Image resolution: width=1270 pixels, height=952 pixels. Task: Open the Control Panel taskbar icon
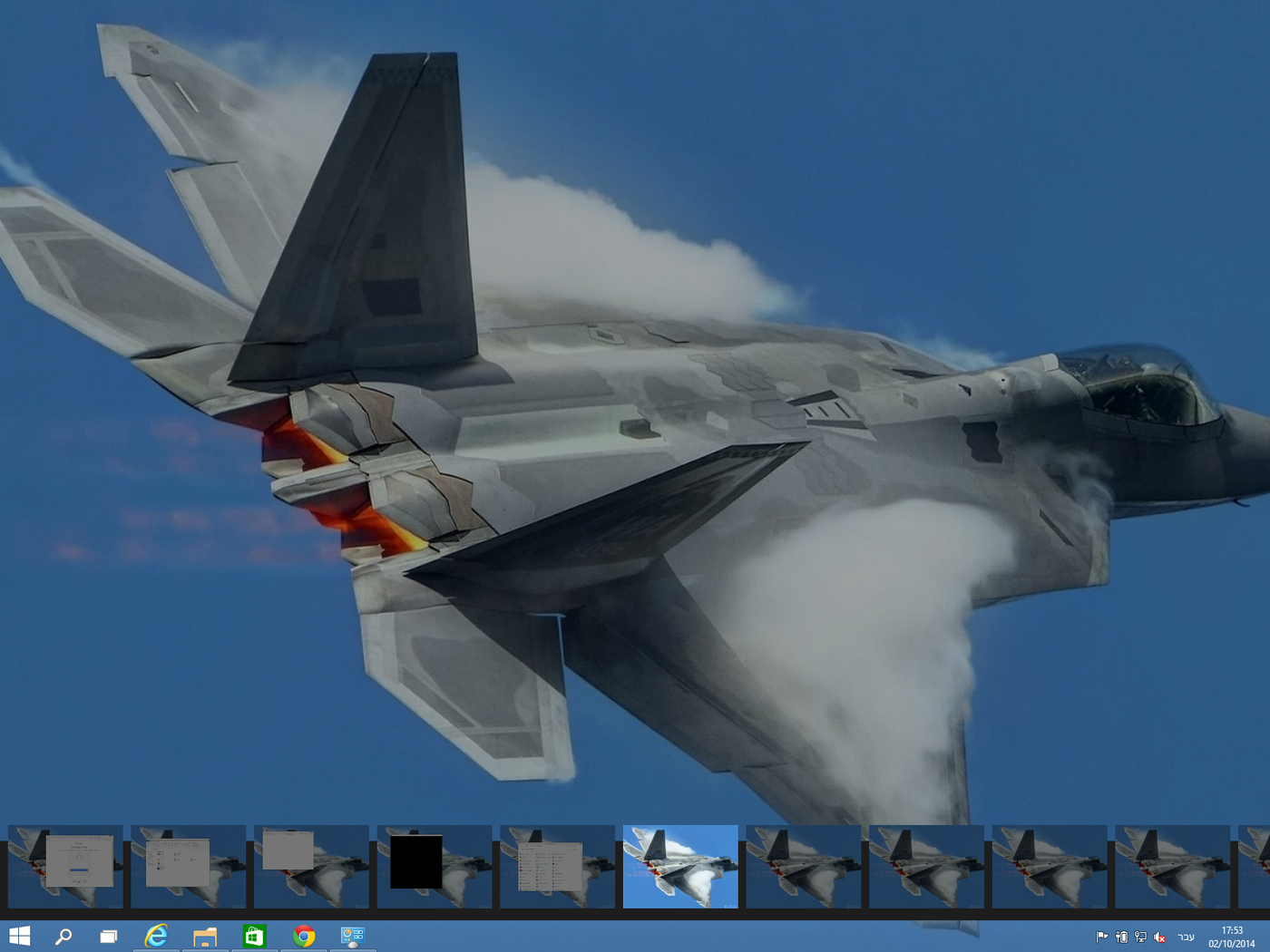click(x=352, y=936)
